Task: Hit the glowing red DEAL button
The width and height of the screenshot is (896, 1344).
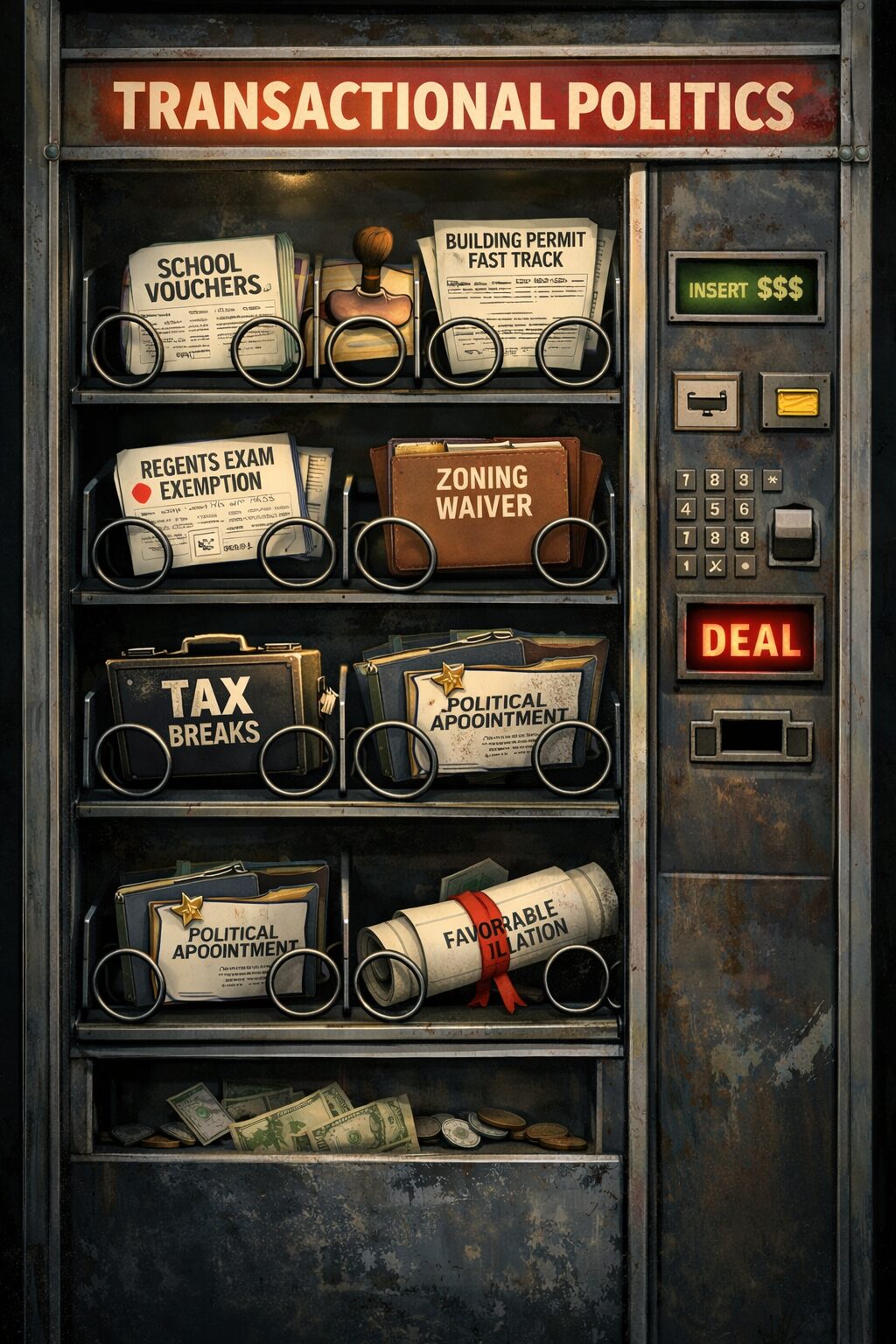Action: point(750,640)
